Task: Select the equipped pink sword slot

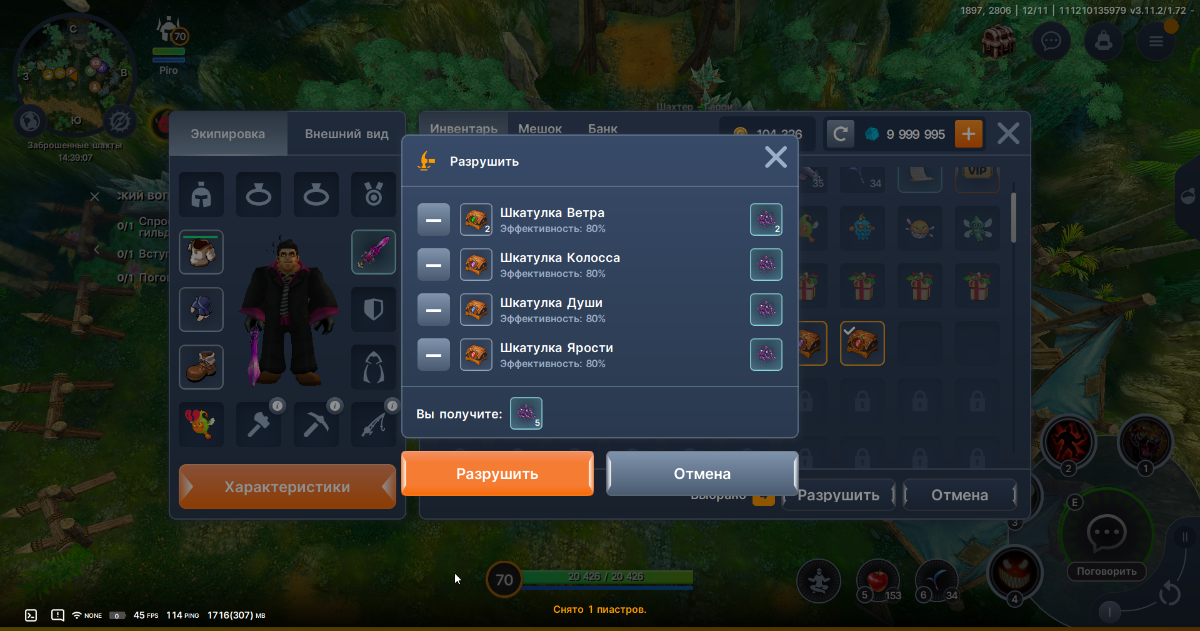Action: click(373, 252)
